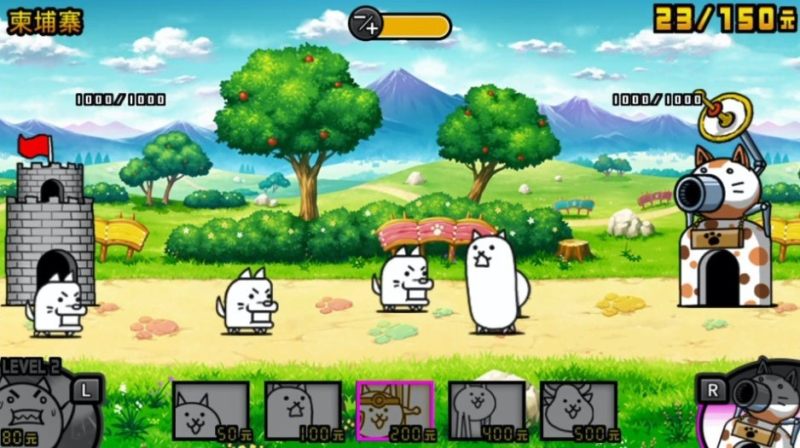Deploy the Tank Cat costing 100 yen
Screen dimensions: 800x448
pos(302,411)
